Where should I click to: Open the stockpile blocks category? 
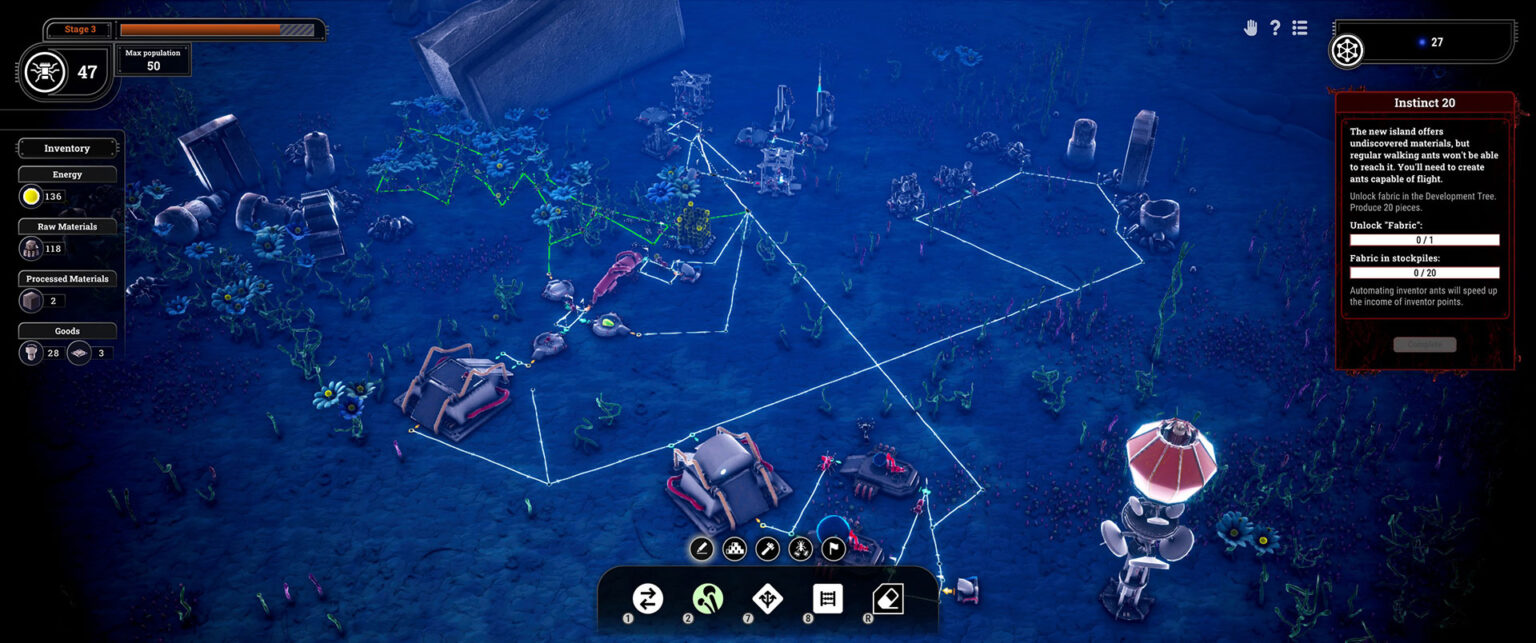735,549
